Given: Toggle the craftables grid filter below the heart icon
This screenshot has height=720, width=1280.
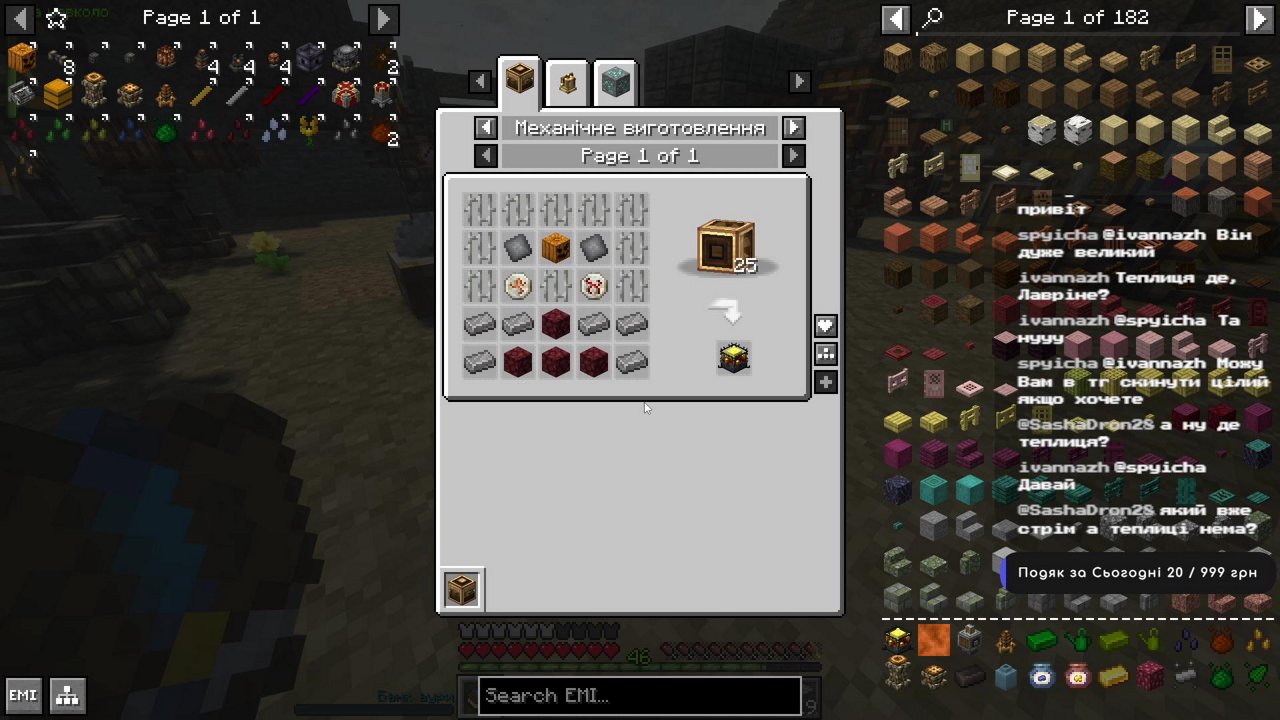Looking at the screenshot, I should pyautogui.click(x=825, y=354).
